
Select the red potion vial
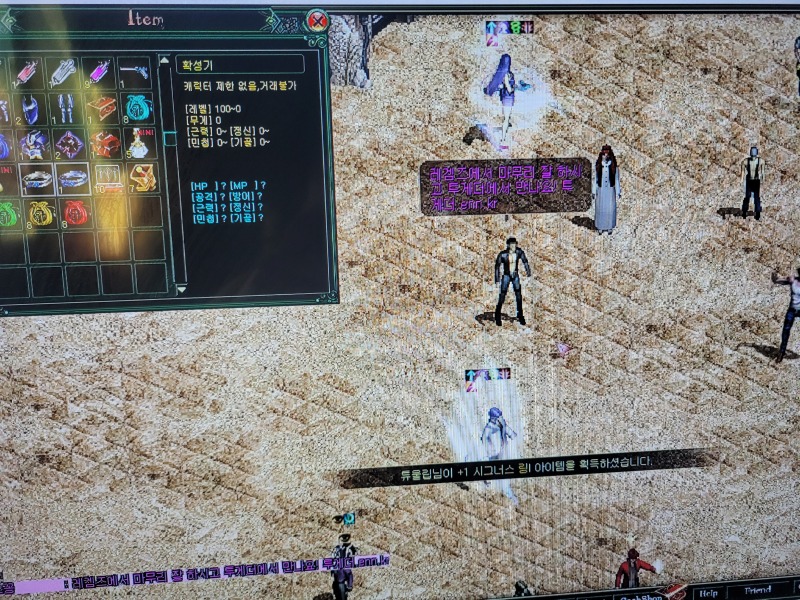coord(27,72)
